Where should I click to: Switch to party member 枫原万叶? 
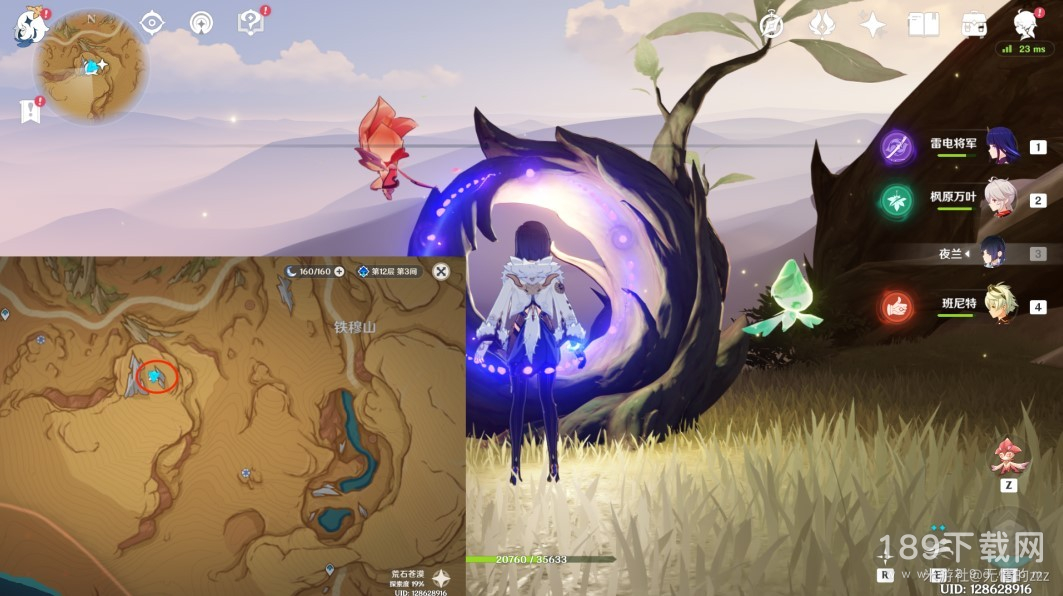click(1000, 200)
